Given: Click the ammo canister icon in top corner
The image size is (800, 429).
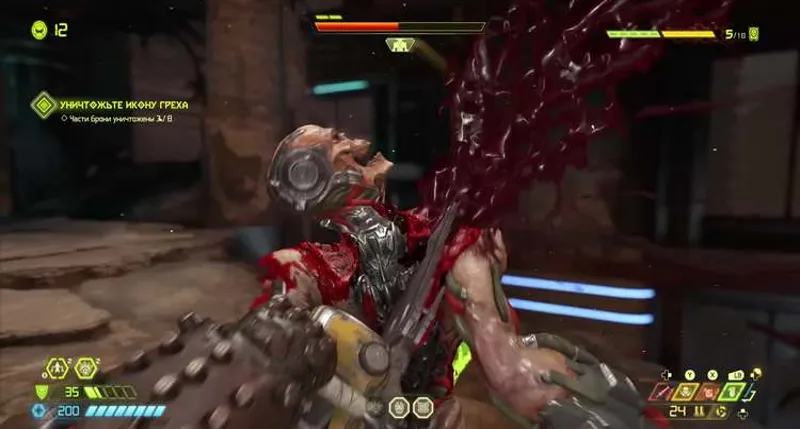Looking at the screenshot, I should [x=753, y=34].
